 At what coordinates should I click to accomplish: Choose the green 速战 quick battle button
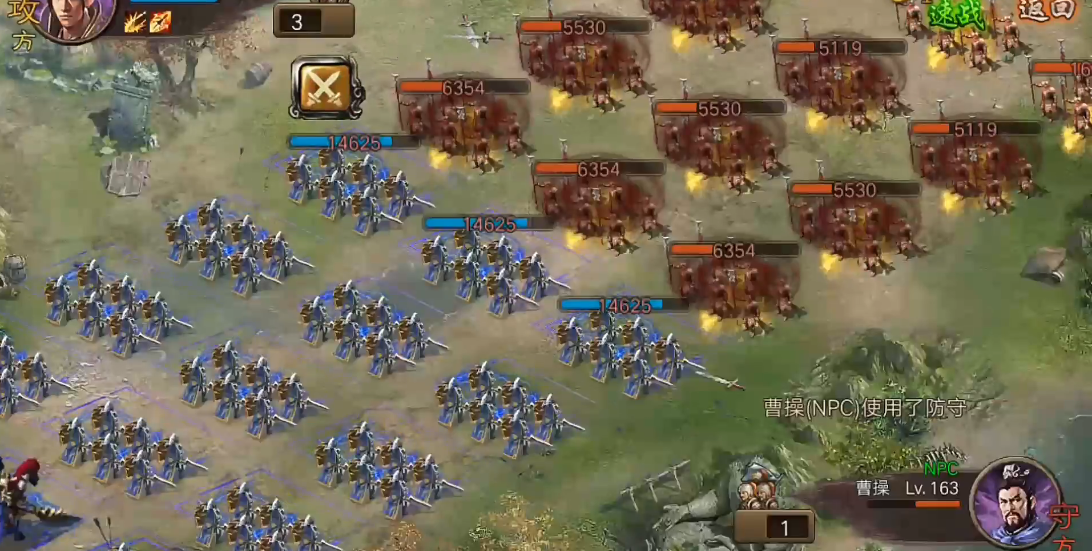(x=956, y=14)
